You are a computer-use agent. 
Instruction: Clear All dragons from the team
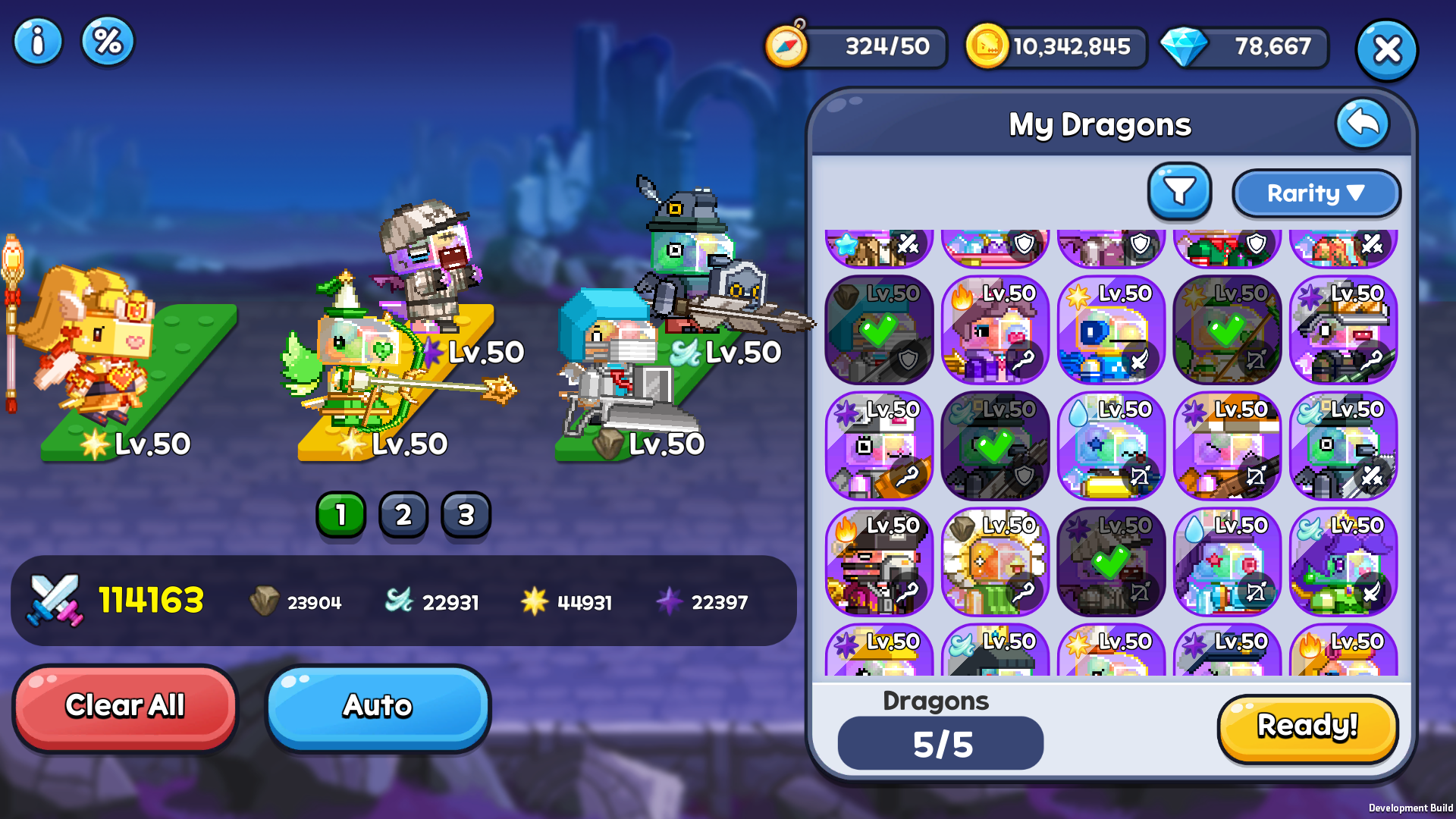pos(125,707)
